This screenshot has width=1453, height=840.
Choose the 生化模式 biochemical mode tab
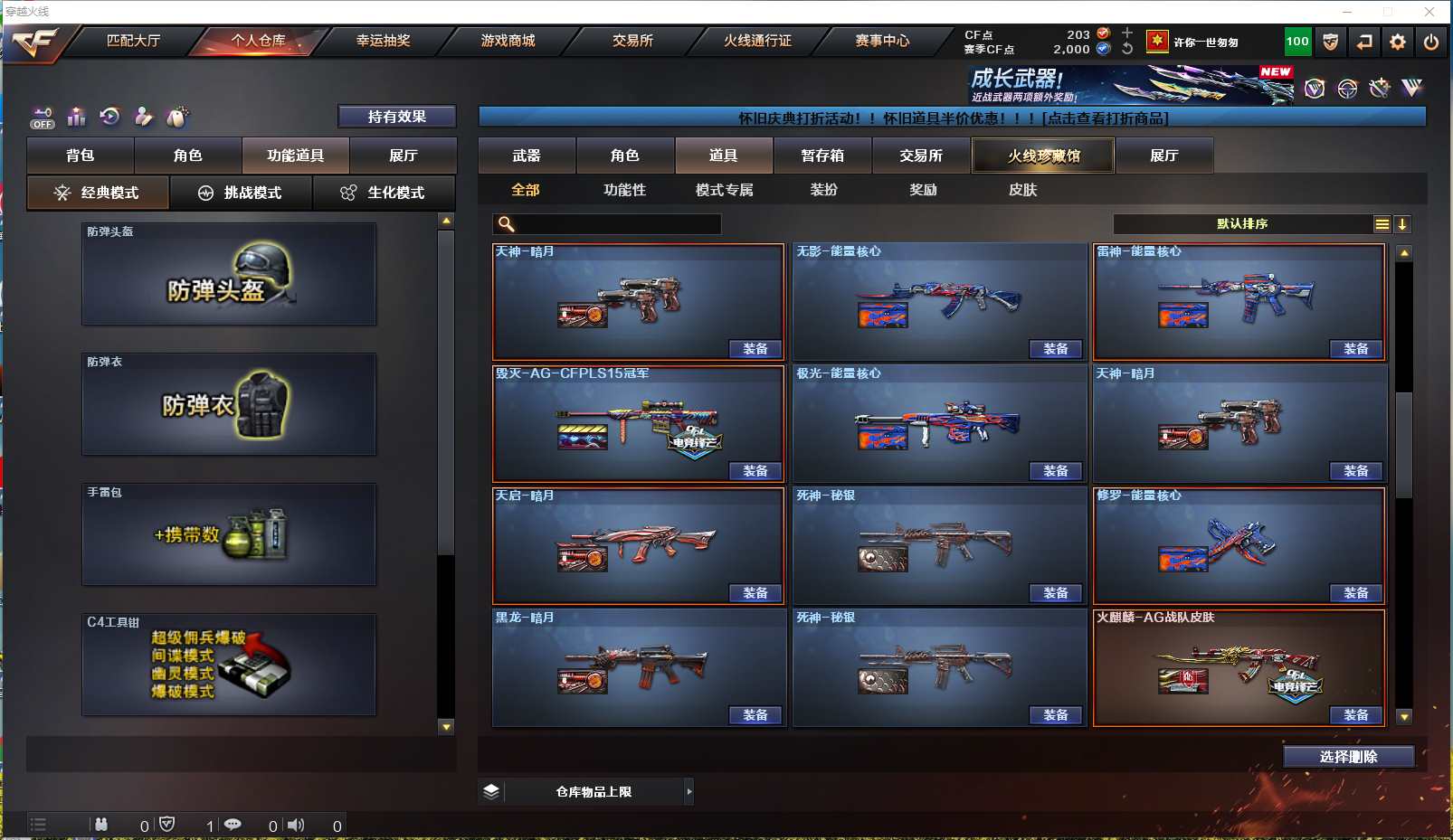(384, 193)
